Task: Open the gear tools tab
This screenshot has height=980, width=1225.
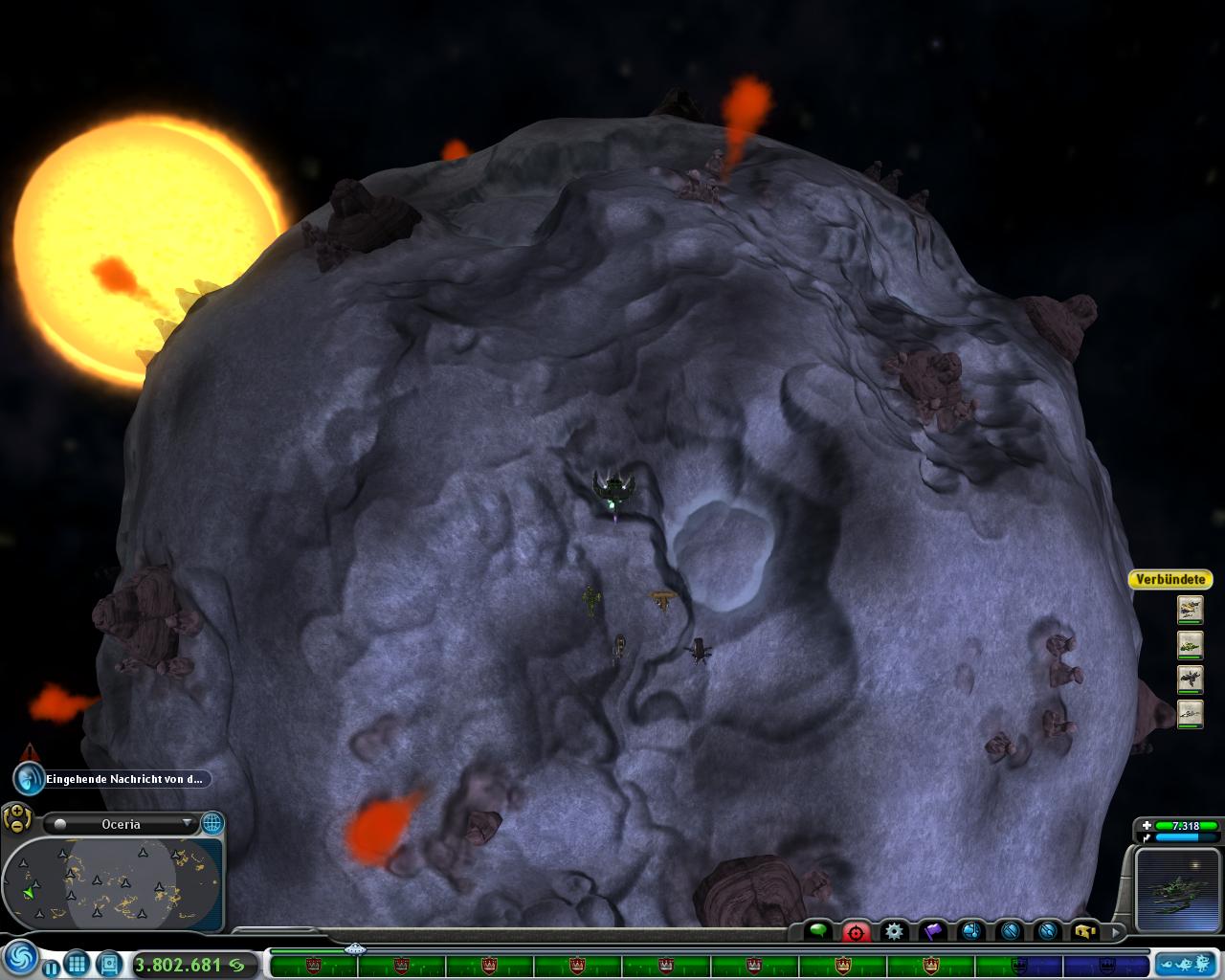Action: [x=894, y=930]
